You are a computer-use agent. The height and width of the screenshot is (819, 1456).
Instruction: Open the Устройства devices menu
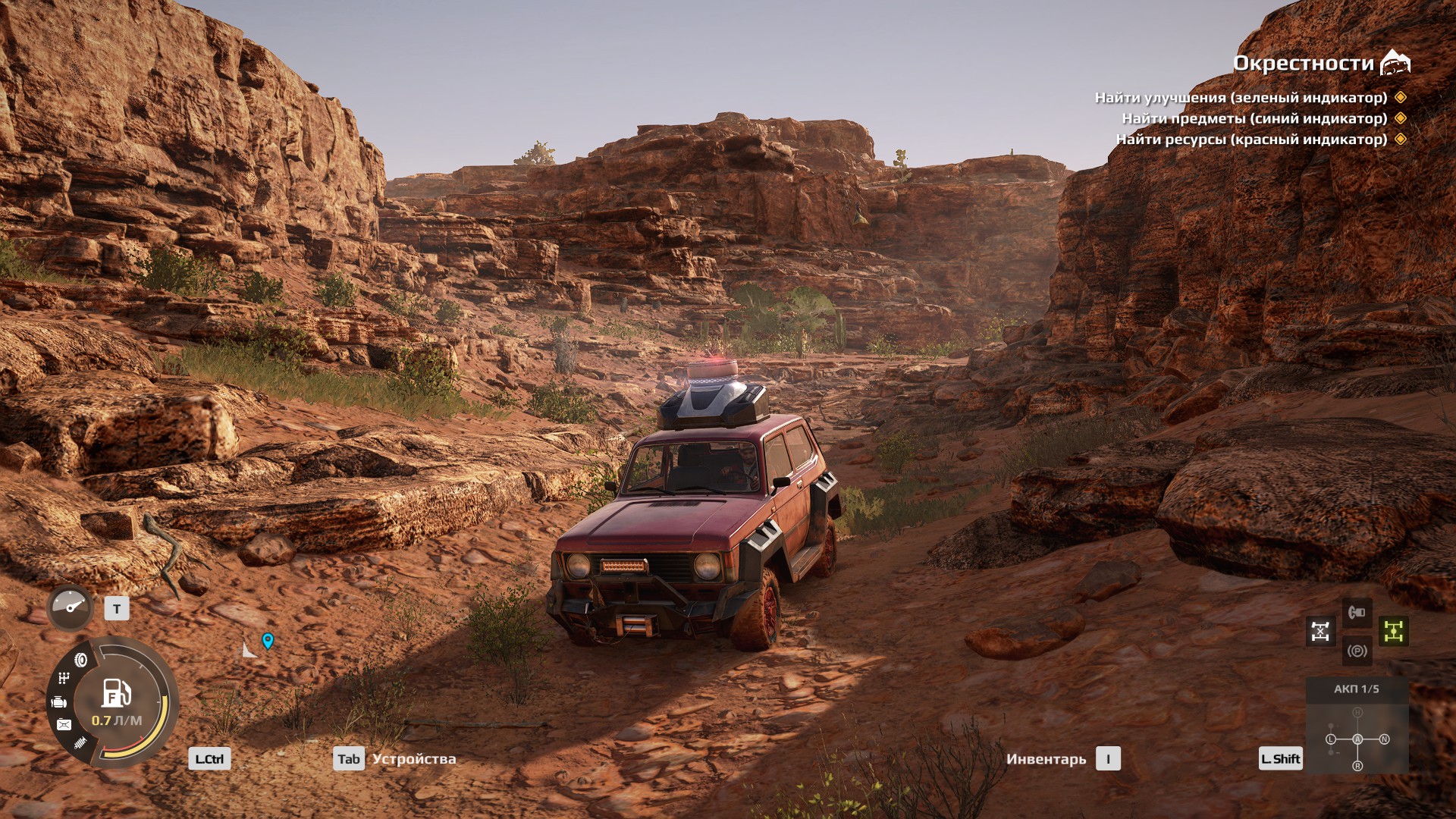click(414, 759)
